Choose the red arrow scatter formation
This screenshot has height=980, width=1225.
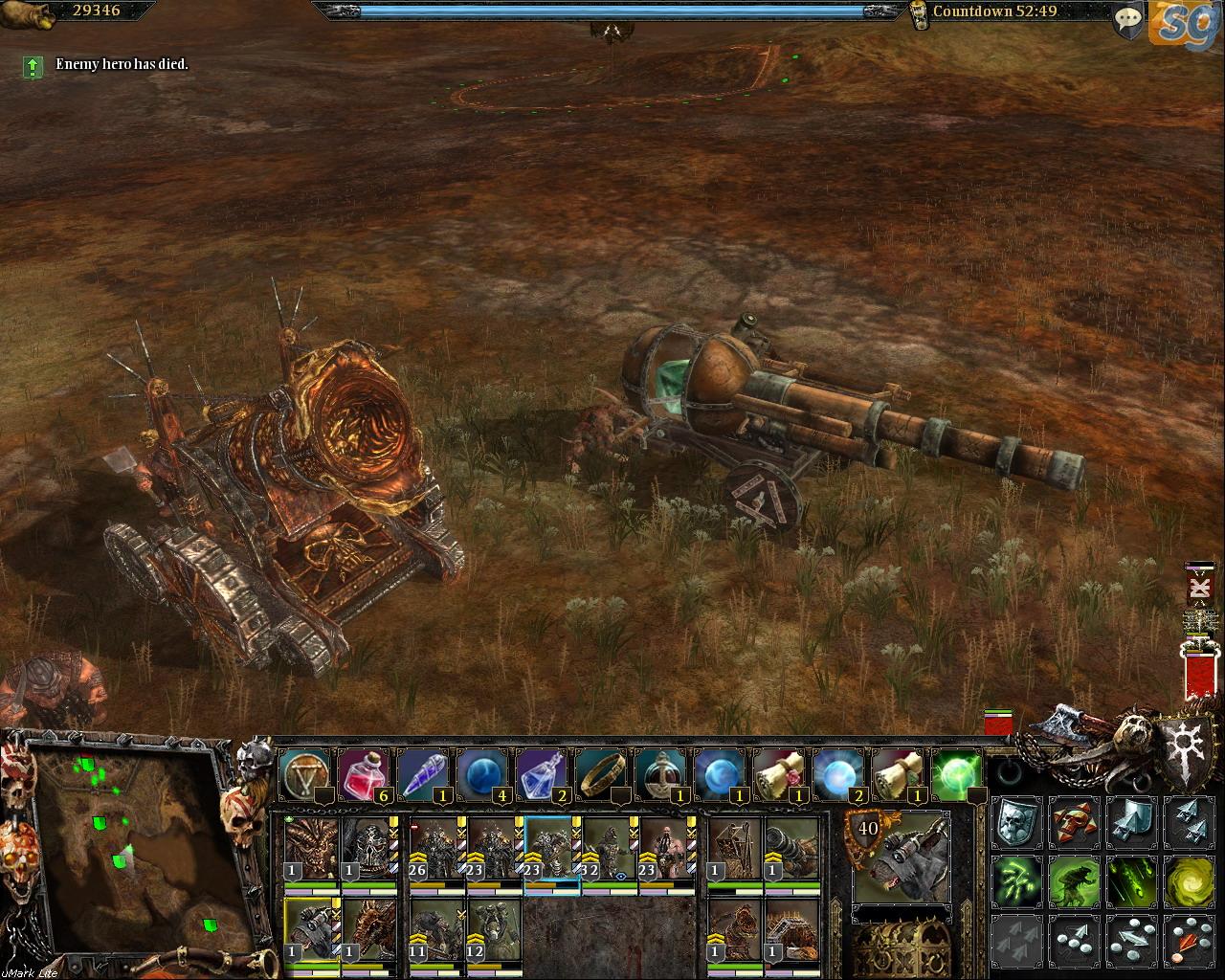(x=1188, y=940)
